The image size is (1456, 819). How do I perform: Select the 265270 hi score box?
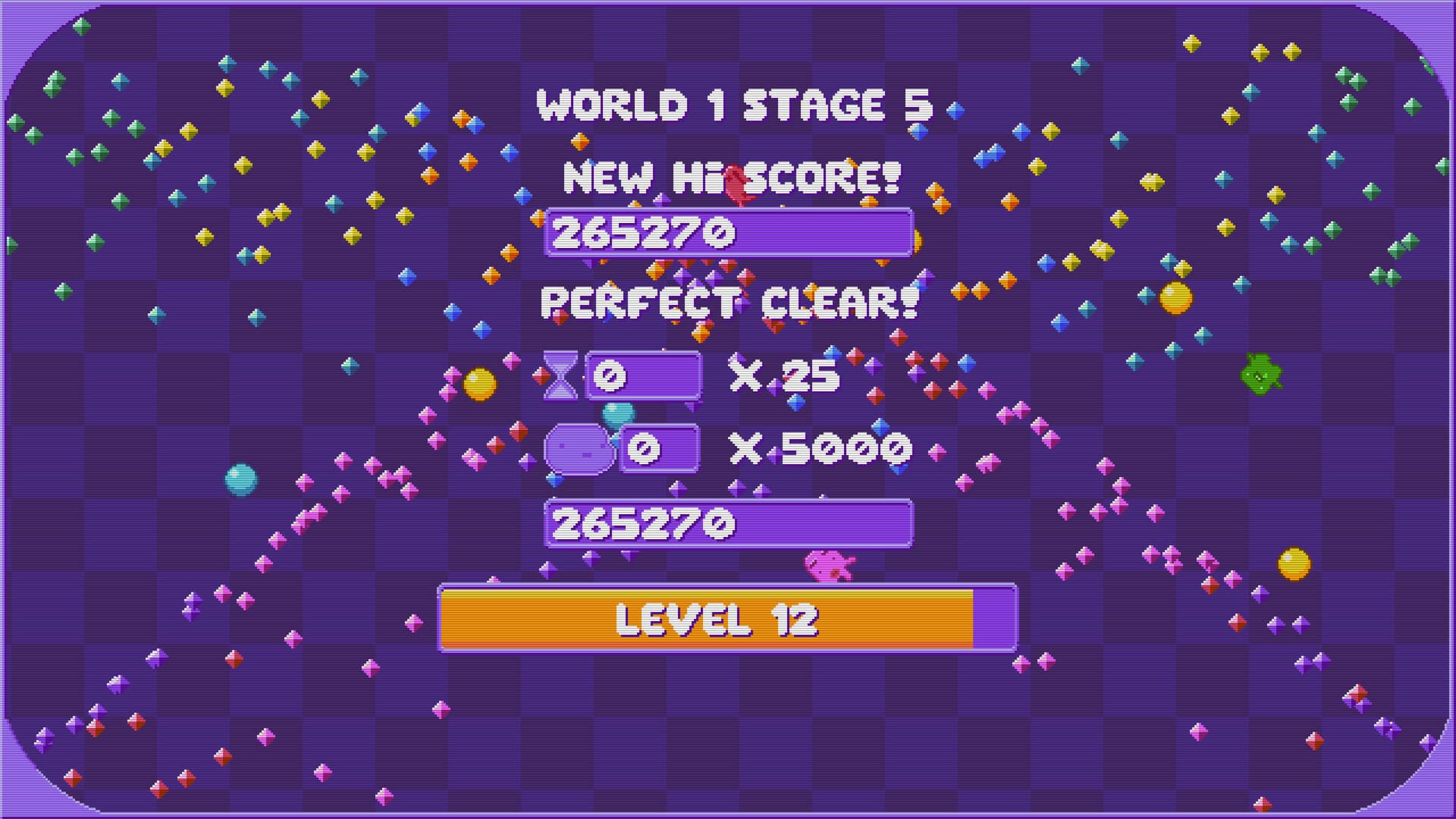click(x=728, y=231)
